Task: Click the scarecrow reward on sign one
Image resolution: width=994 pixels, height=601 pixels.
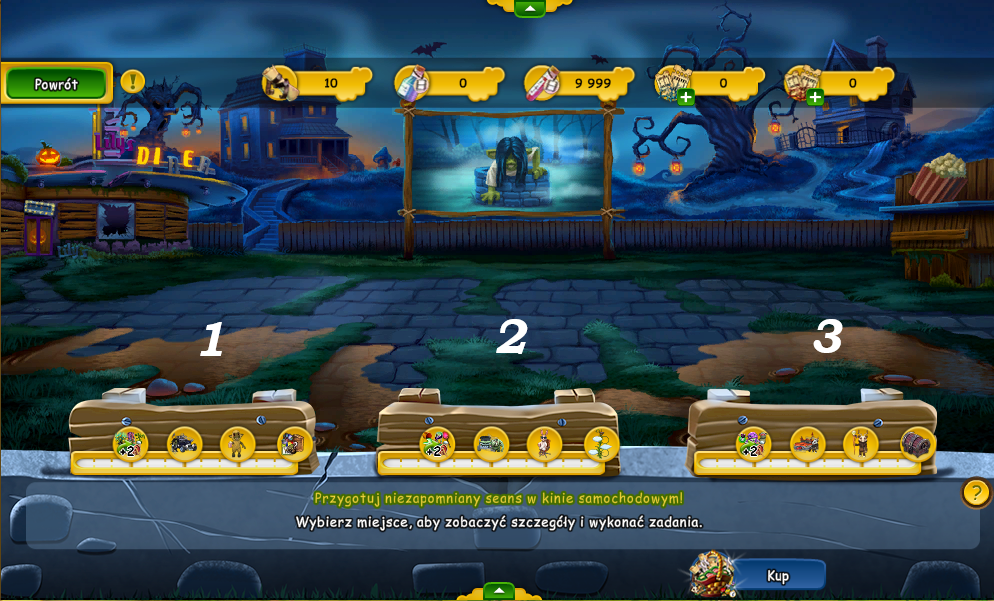Action: [238, 443]
